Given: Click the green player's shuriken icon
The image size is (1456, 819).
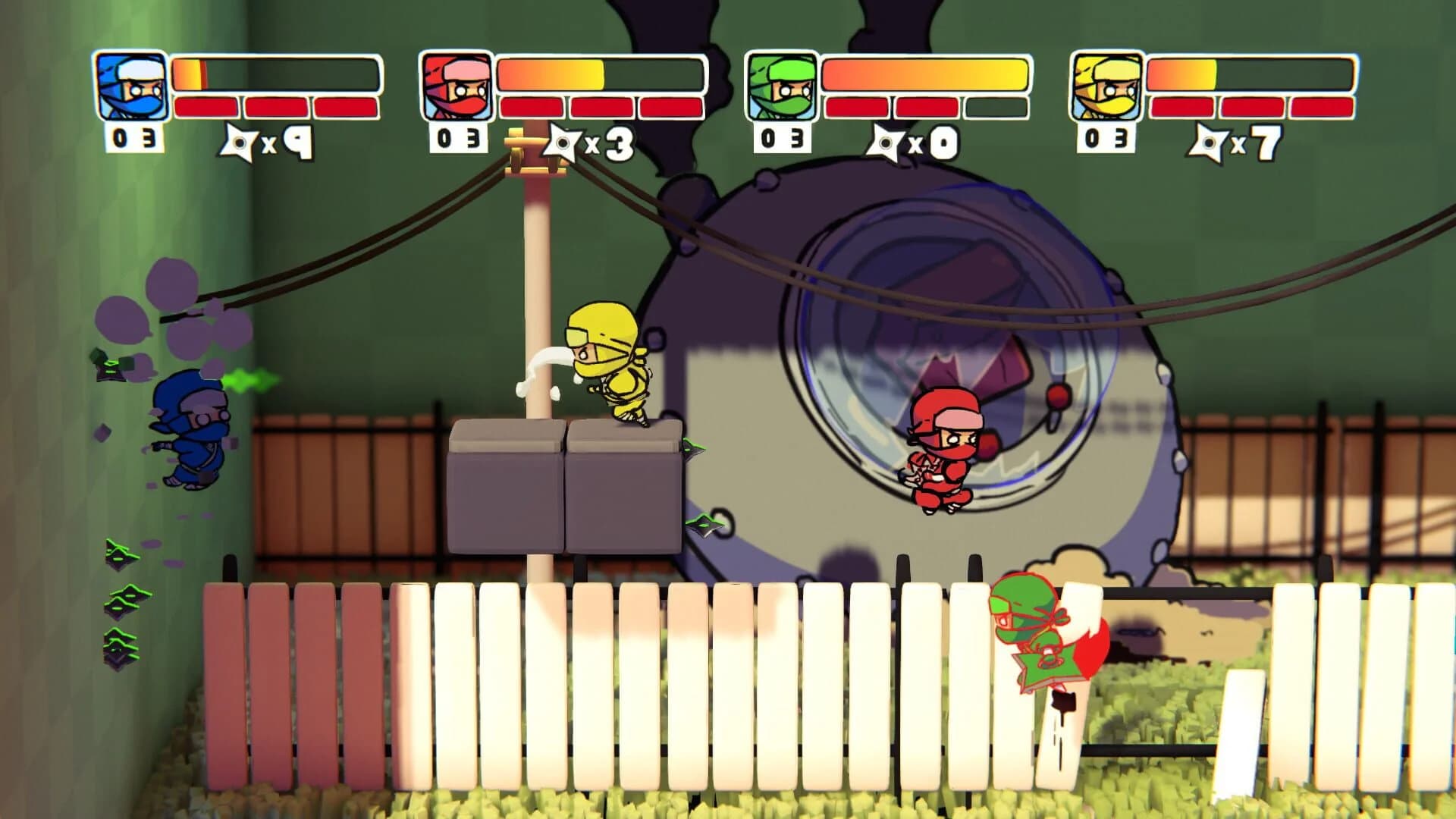Looking at the screenshot, I should 886,144.
